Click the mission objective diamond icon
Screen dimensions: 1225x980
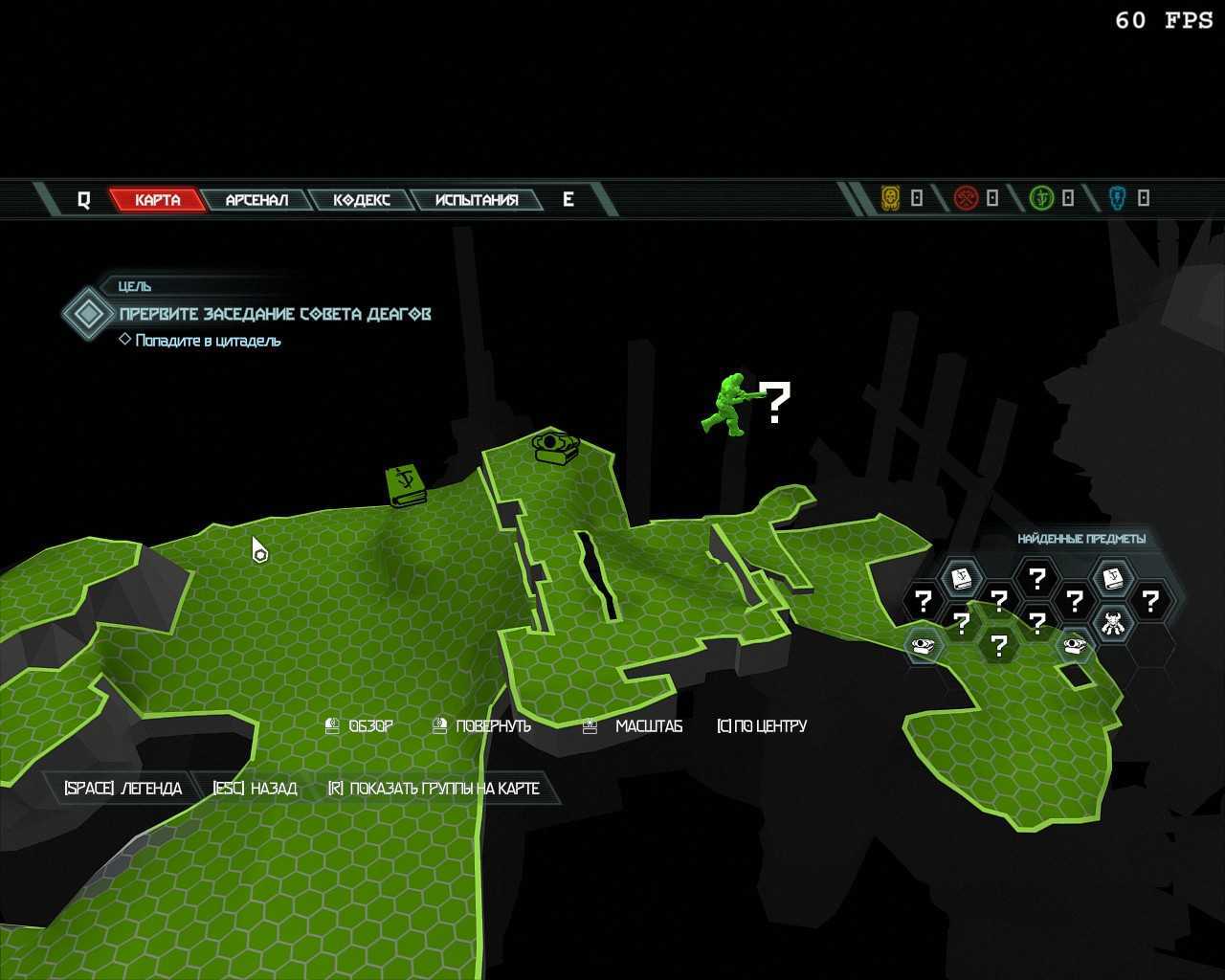click(x=88, y=314)
